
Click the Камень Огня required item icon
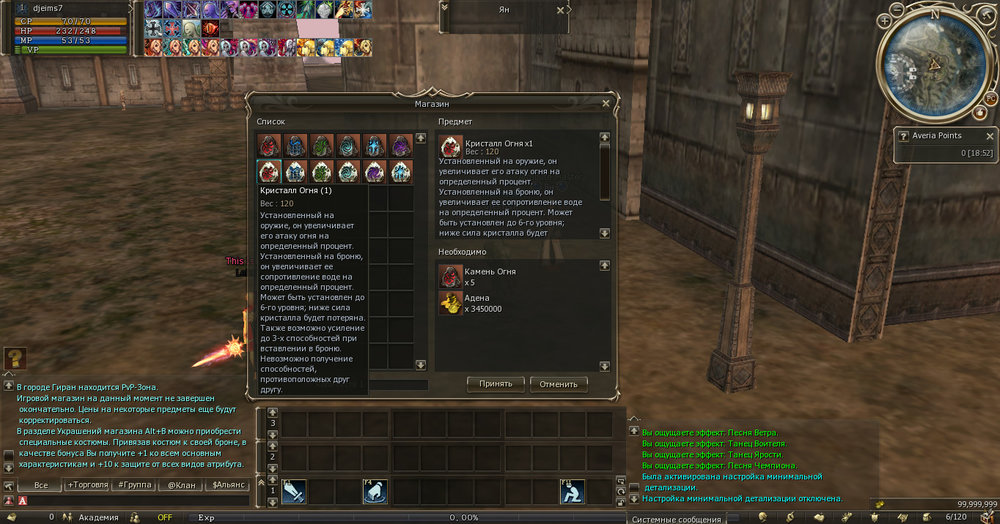click(x=451, y=277)
